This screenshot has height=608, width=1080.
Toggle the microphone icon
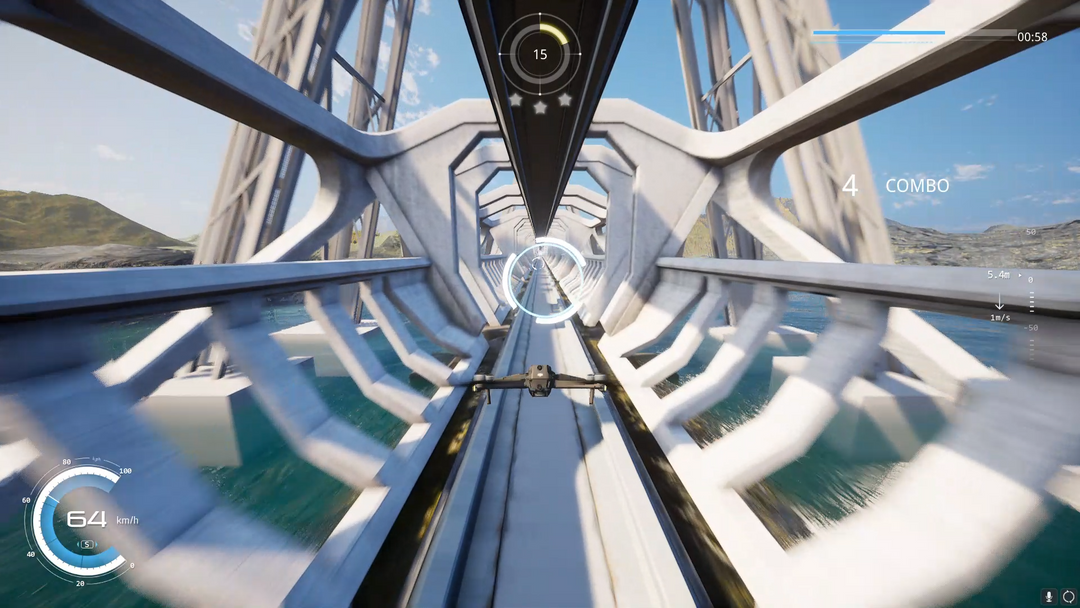(1049, 596)
